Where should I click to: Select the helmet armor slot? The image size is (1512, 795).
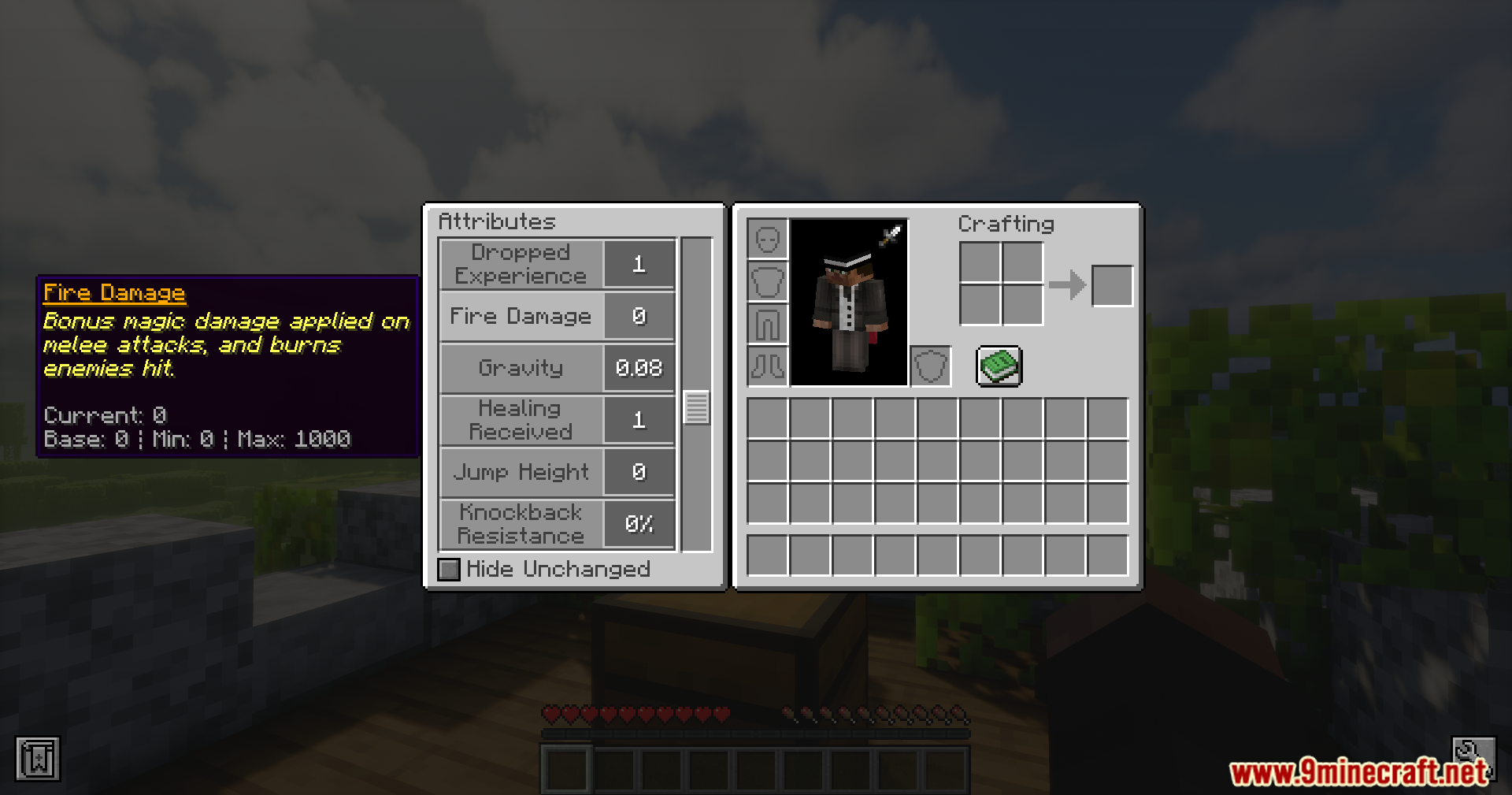(767, 237)
